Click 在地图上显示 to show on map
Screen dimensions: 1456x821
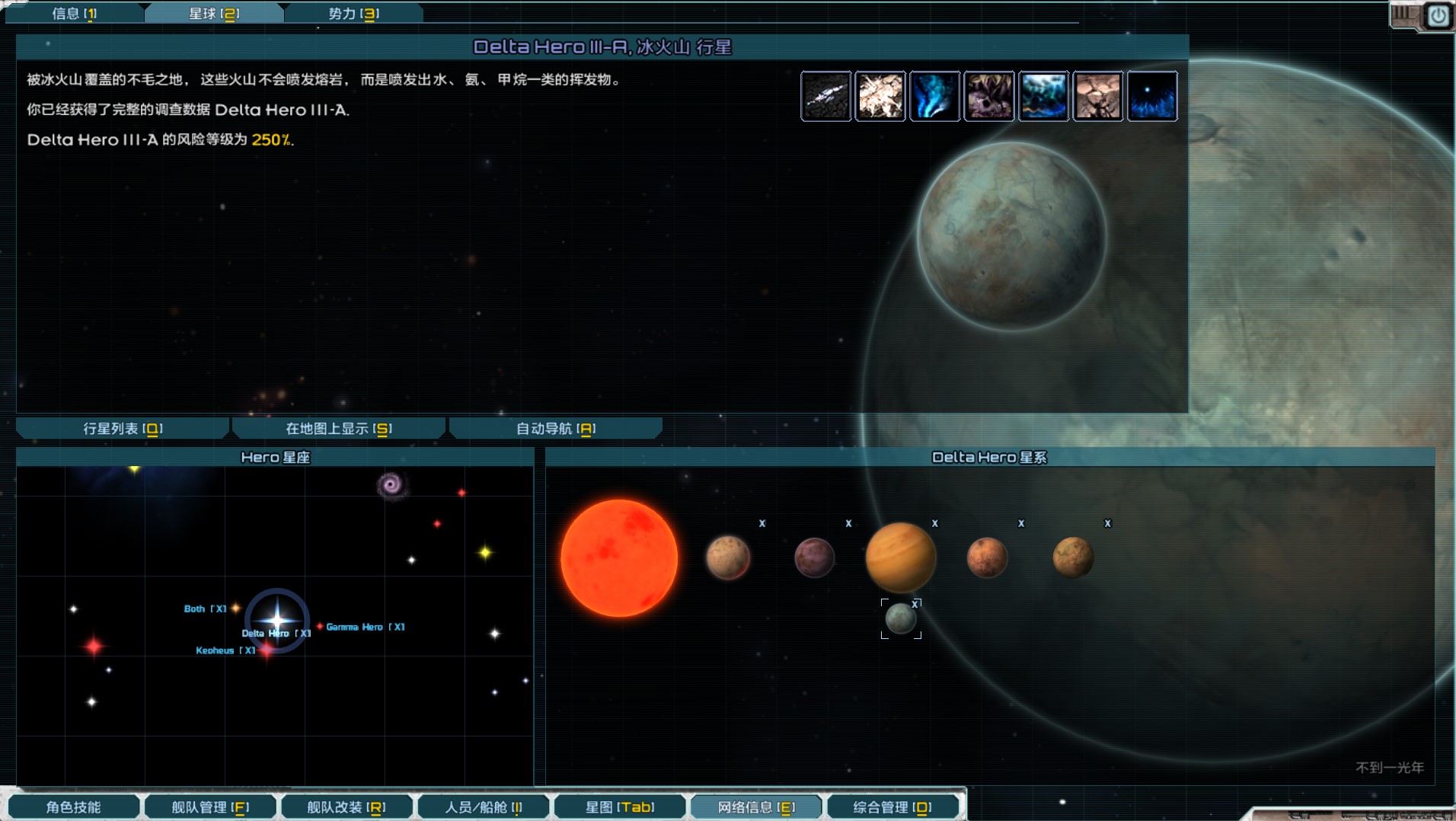tap(339, 429)
